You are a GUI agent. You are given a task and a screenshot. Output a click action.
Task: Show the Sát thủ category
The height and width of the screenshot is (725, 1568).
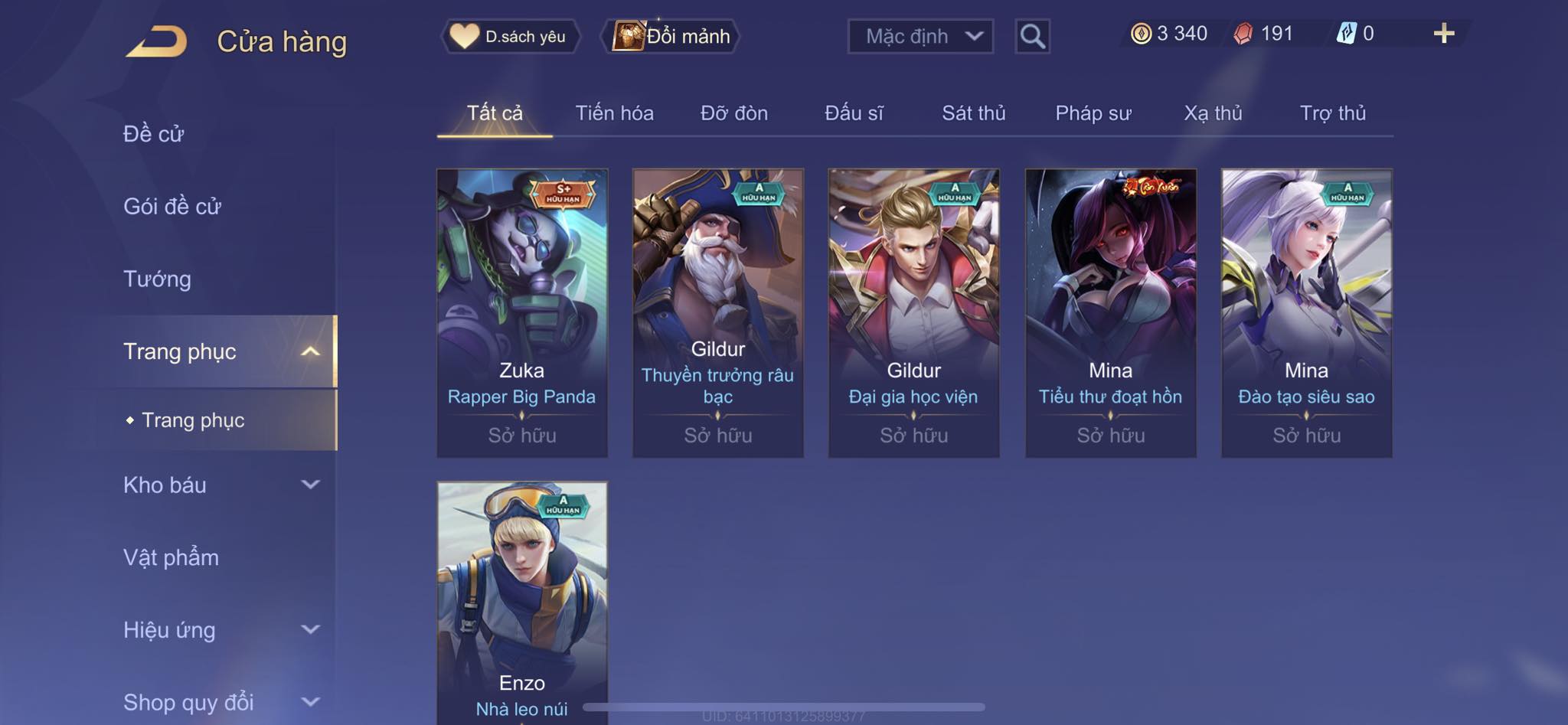(x=973, y=113)
